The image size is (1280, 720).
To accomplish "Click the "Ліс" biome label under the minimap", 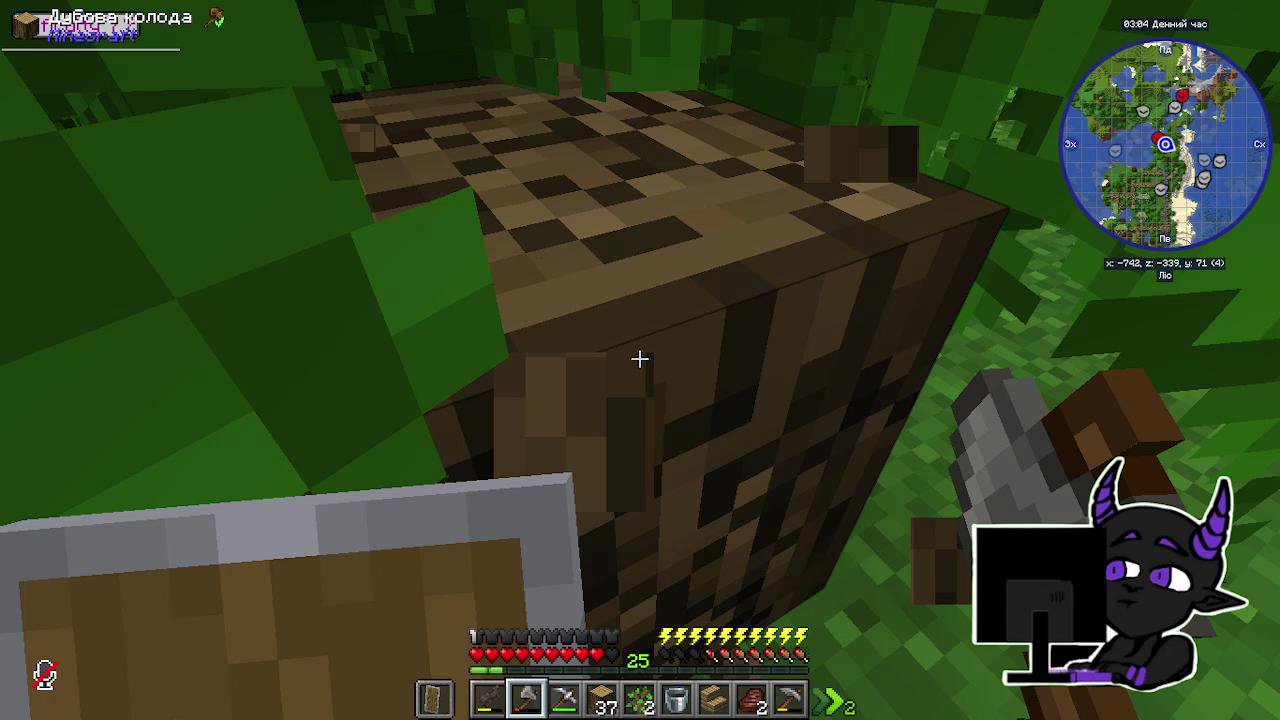I will (1165, 274).
